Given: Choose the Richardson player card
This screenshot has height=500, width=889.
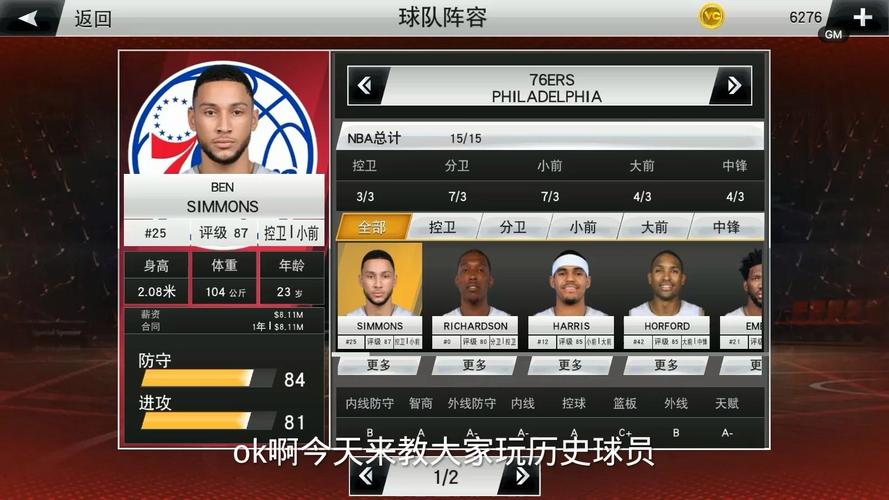Looking at the screenshot, I should point(475,292).
